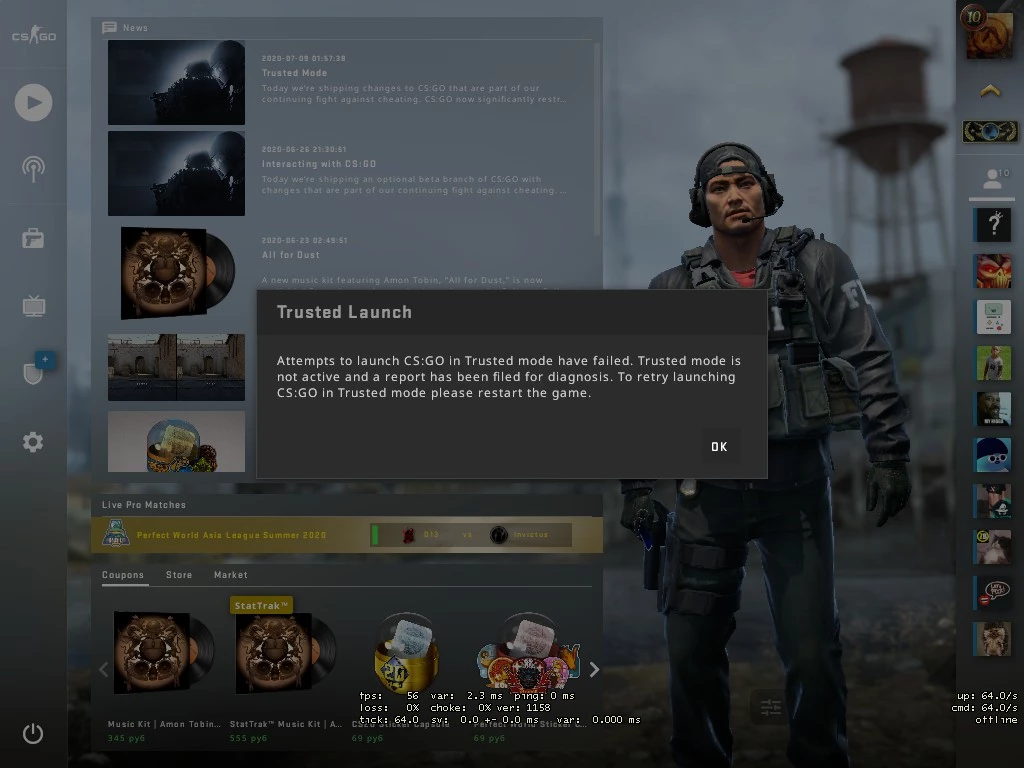The width and height of the screenshot is (1024, 768).
Task: Show next coupons with the right arrow
Action: 594,669
